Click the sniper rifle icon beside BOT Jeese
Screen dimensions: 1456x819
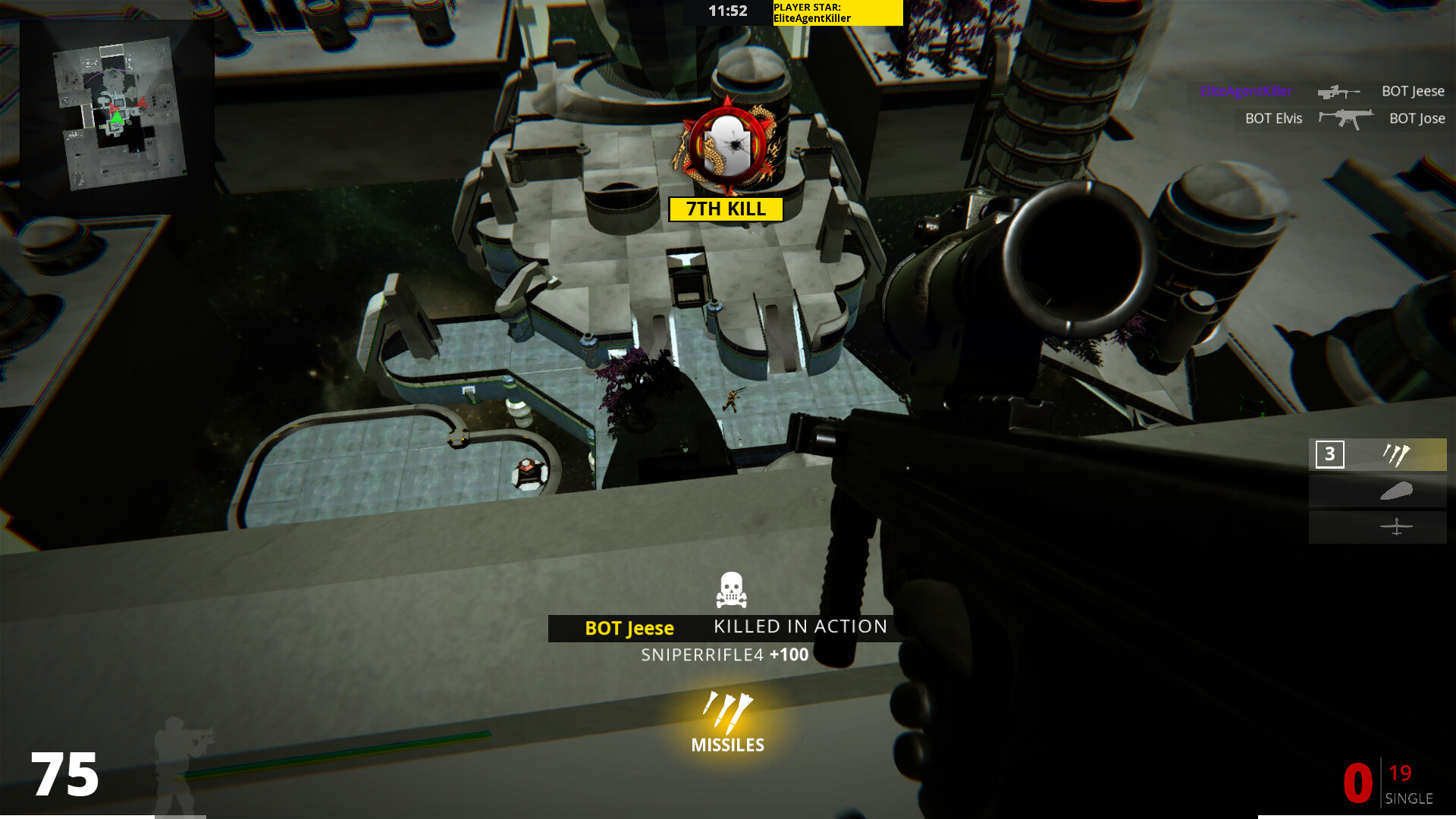click(1337, 91)
